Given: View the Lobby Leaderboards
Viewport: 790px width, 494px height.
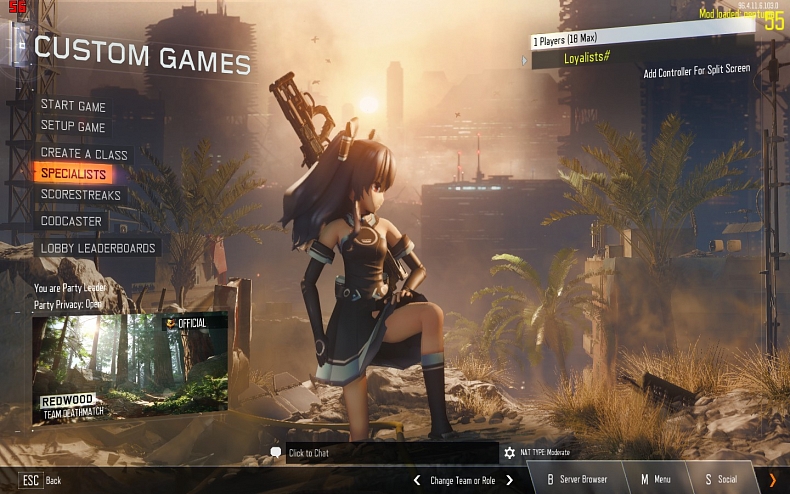Looking at the screenshot, I should pyautogui.click(x=98, y=248).
